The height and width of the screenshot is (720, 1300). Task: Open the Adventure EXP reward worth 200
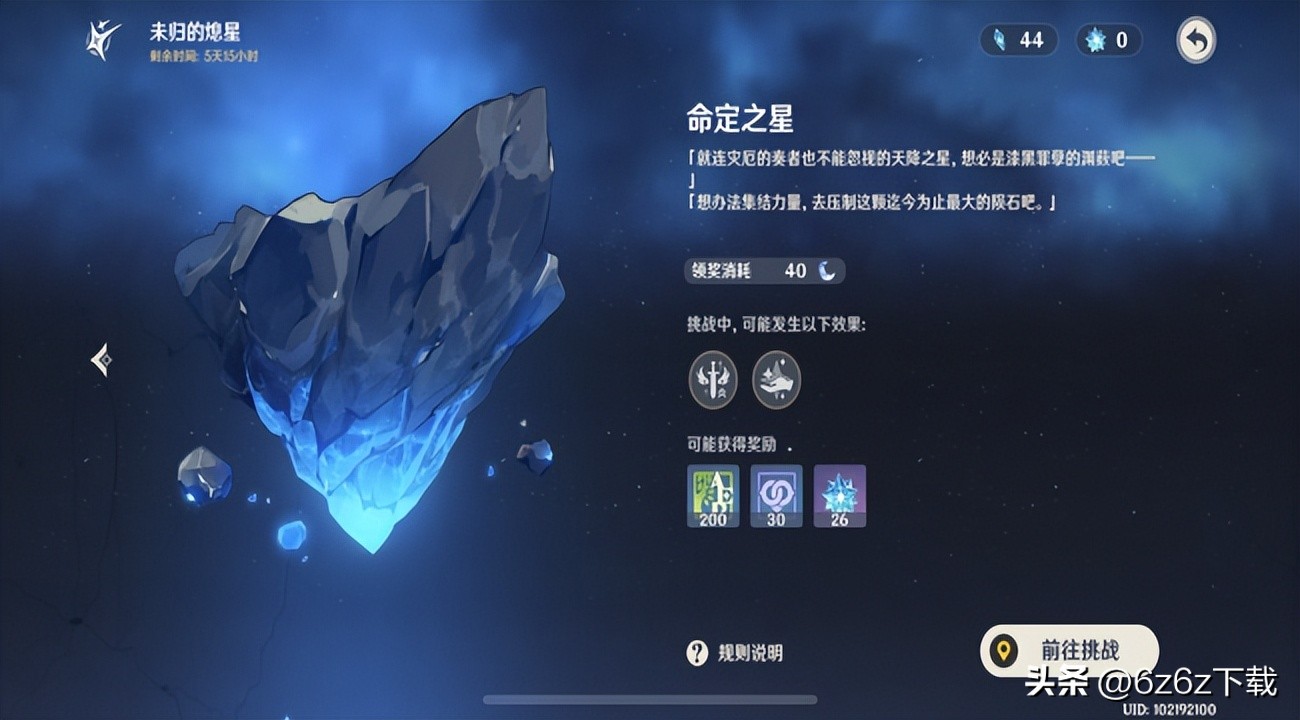pyautogui.click(x=711, y=495)
